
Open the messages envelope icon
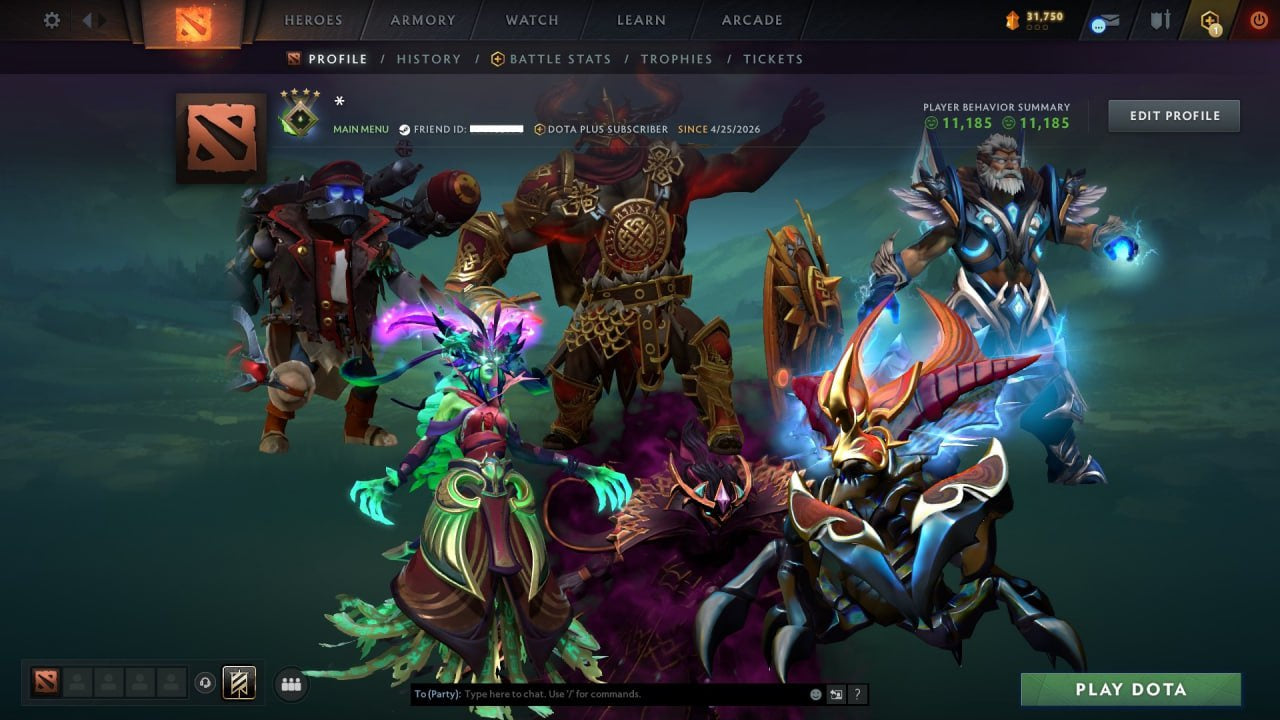(x=1103, y=20)
